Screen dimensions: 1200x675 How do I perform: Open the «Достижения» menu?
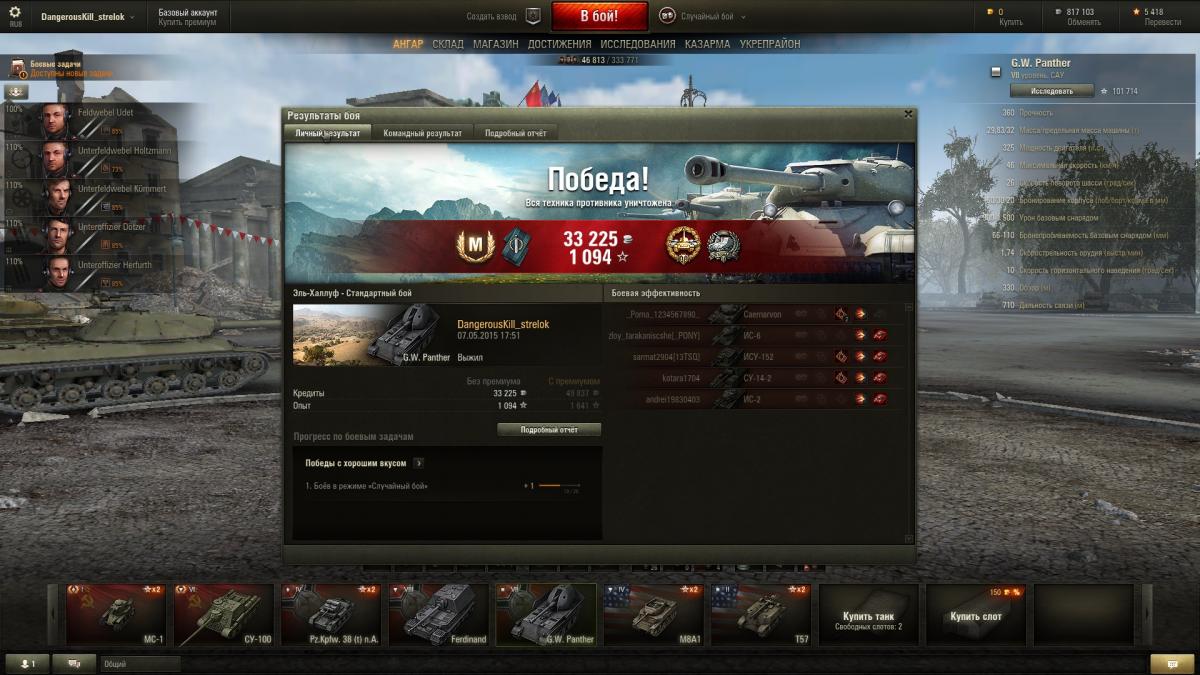click(x=559, y=44)
